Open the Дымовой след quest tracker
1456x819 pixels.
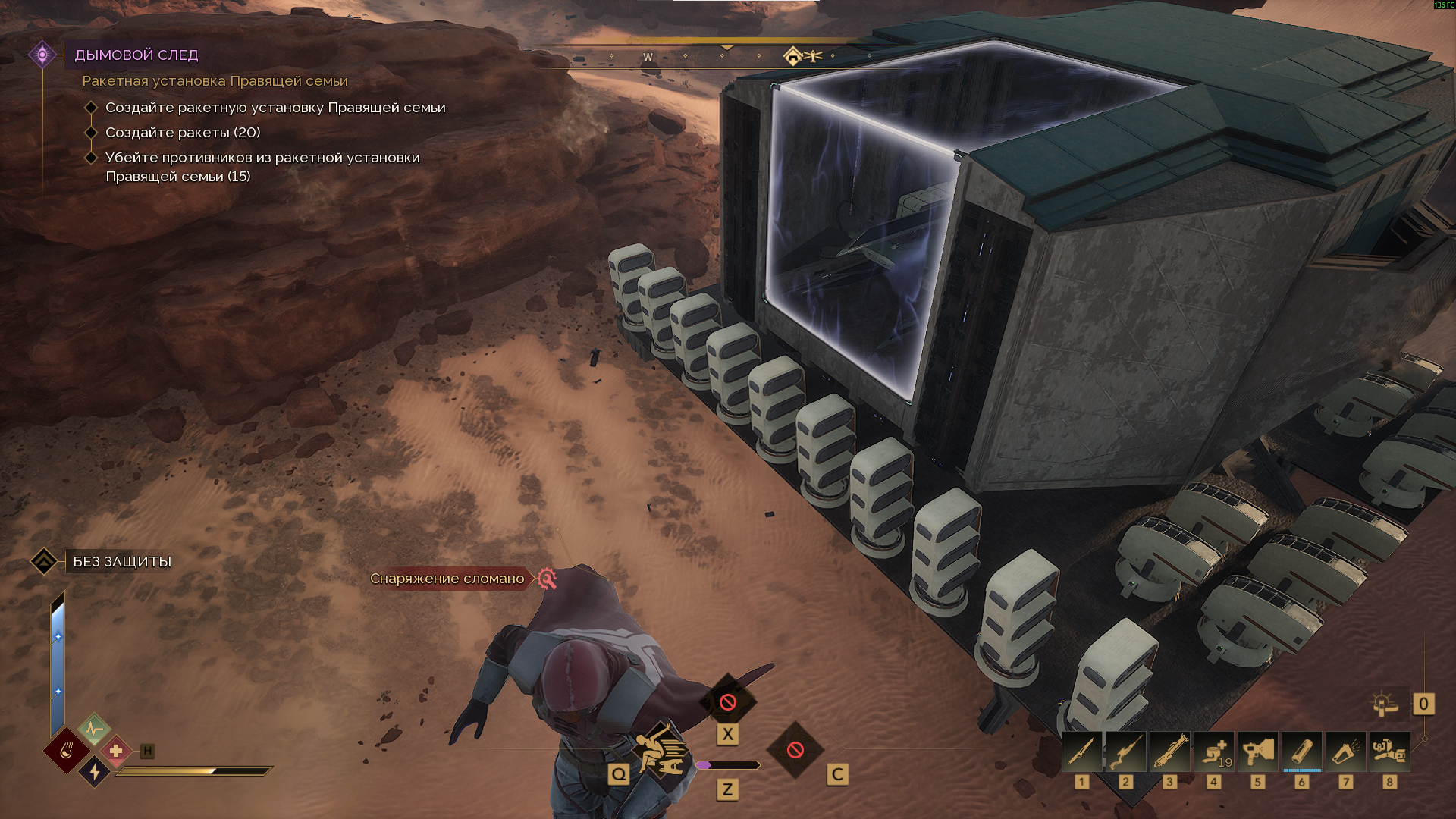pyautogui.click(x=136, y=55)
